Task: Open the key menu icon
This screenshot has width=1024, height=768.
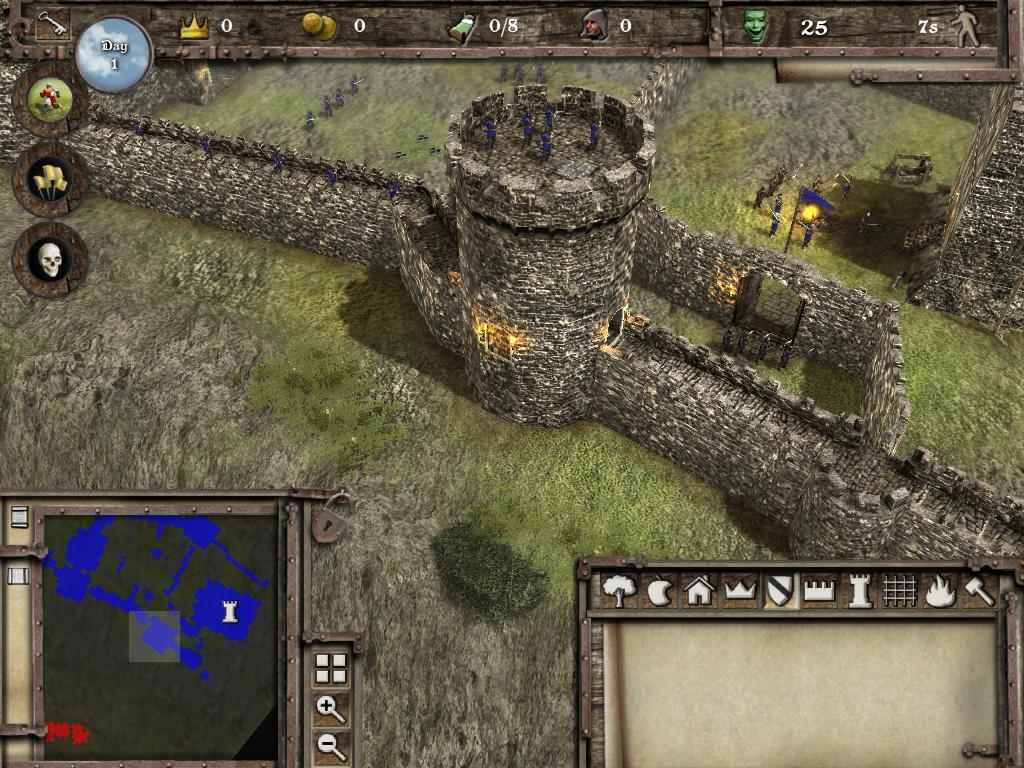Action: [50, 25]
